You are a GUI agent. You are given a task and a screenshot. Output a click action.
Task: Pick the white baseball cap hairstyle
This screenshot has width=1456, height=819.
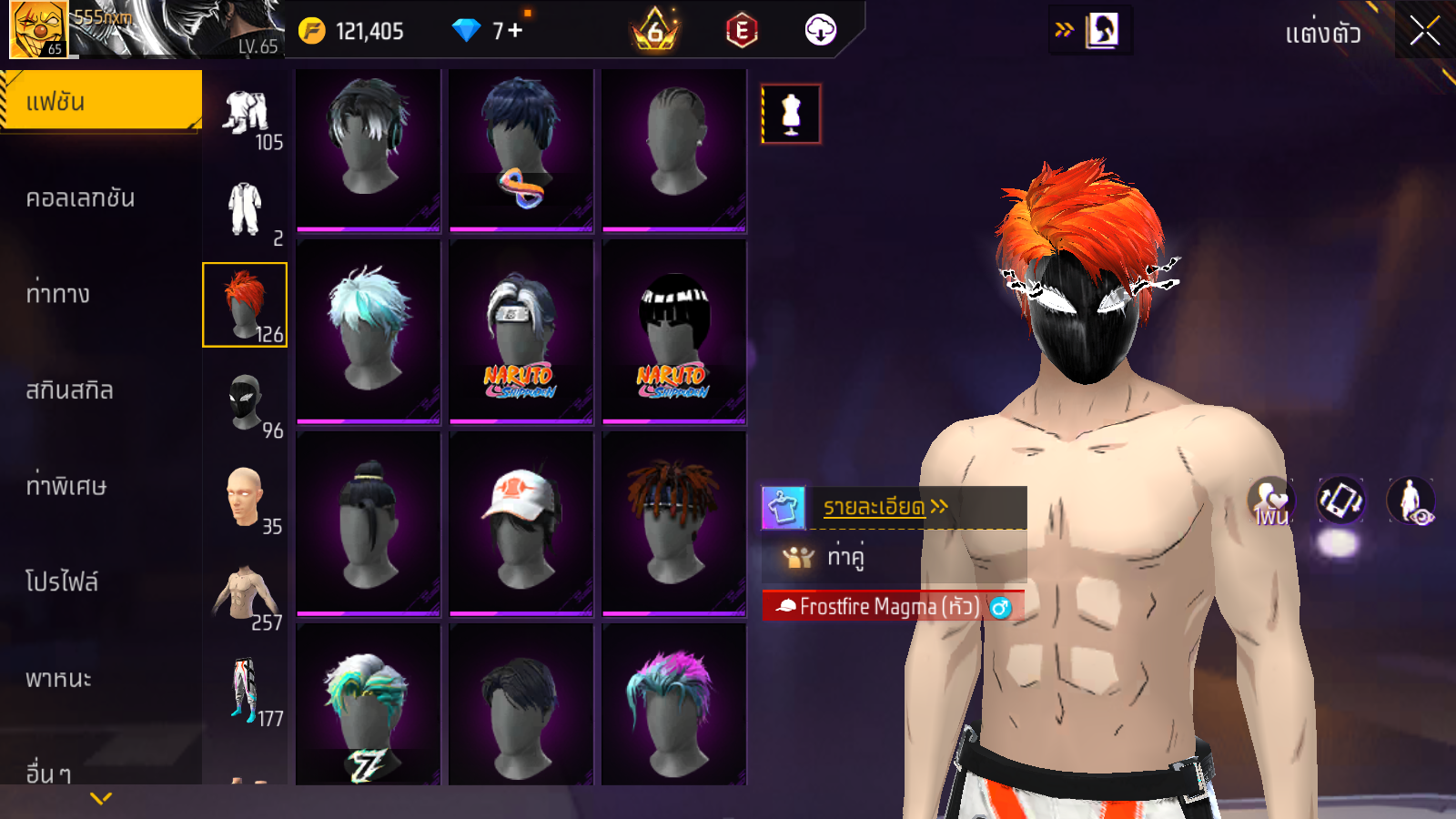(x=521, y=523)
